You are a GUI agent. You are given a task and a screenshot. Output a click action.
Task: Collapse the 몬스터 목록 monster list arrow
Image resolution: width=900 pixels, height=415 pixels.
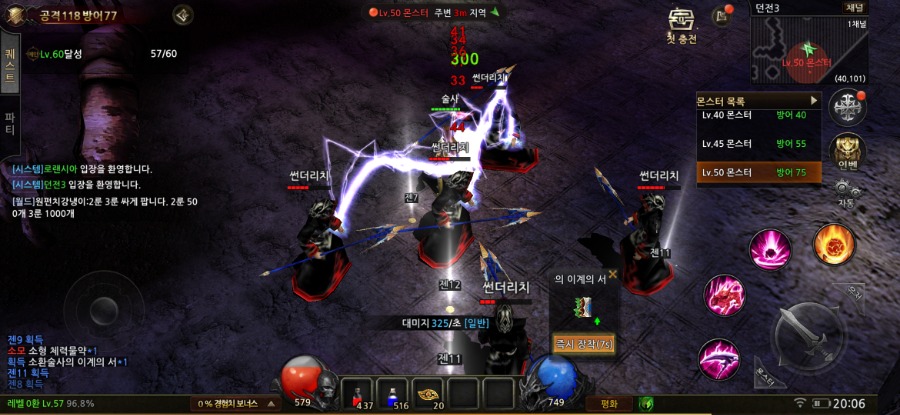click(815, 101)
